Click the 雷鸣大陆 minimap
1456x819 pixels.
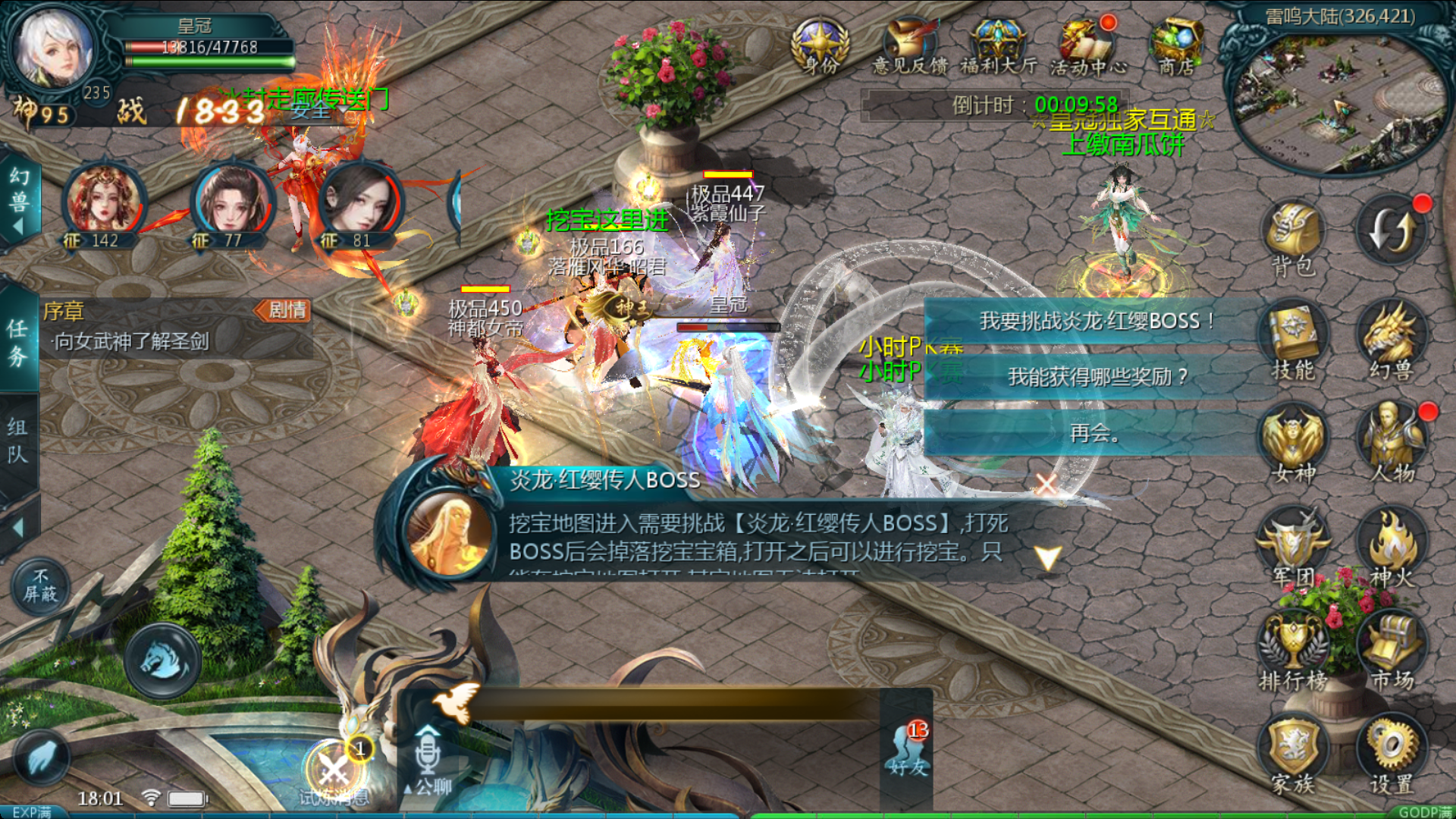(x=1339, y=99)
